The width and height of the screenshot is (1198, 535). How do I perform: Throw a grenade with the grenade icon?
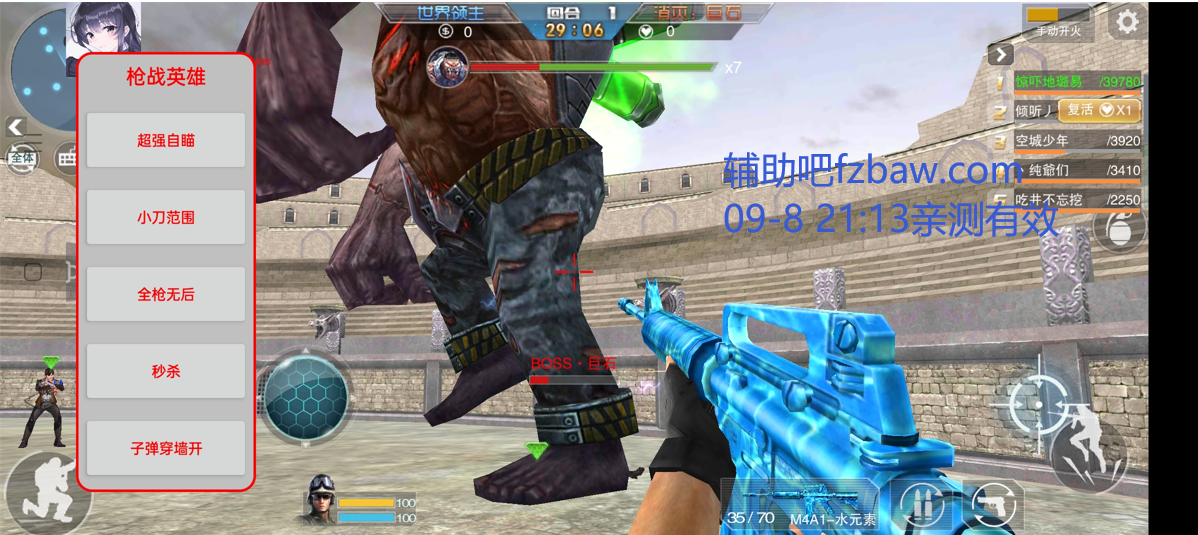pyautogui.click(x=1118, y=229)
